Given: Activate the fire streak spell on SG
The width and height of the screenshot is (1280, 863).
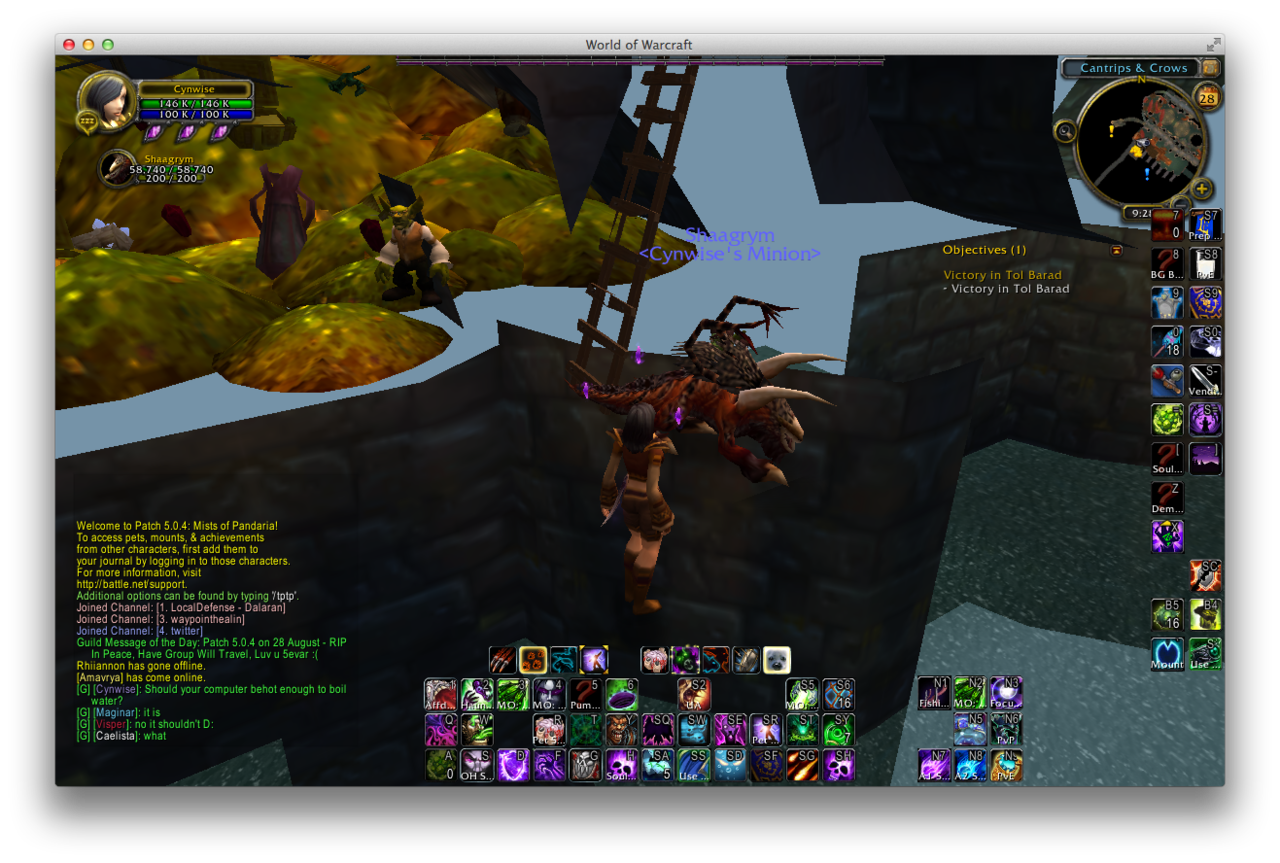Looking at the screenshot, I should (802, 765).
